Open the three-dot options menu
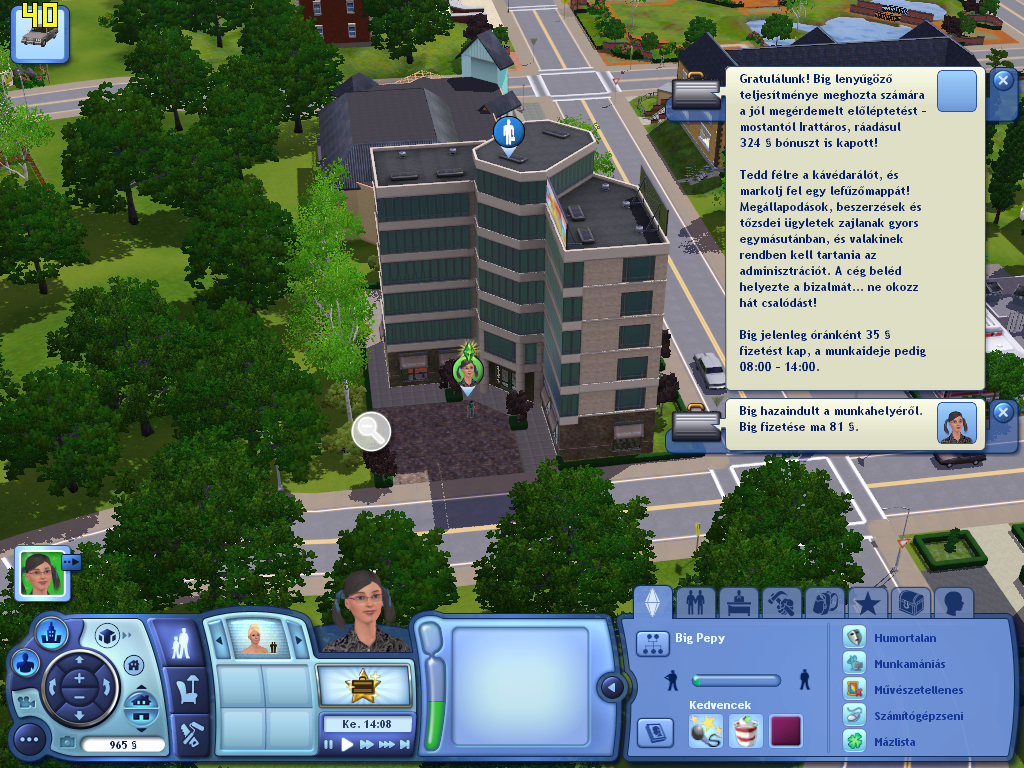The width and height of the screenshot is (1024, 768). [x=28, y=740]
